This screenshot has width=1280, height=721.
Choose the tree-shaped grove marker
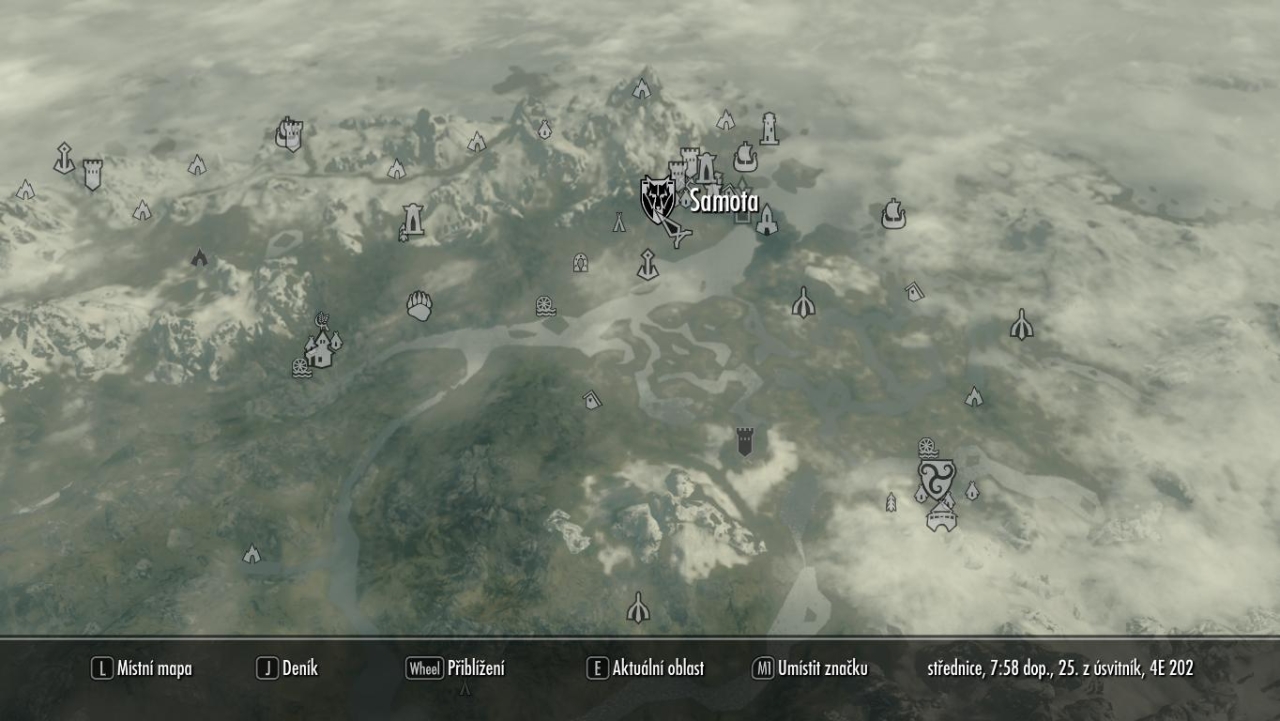(891, 502)
